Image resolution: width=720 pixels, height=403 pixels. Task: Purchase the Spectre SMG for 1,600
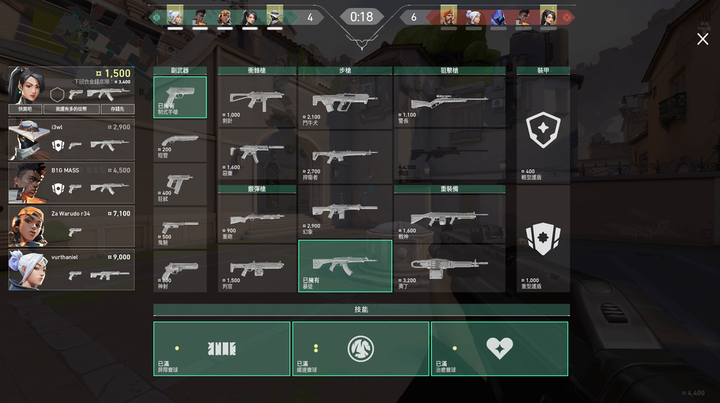pyautogui.click(x=257, y=152)
